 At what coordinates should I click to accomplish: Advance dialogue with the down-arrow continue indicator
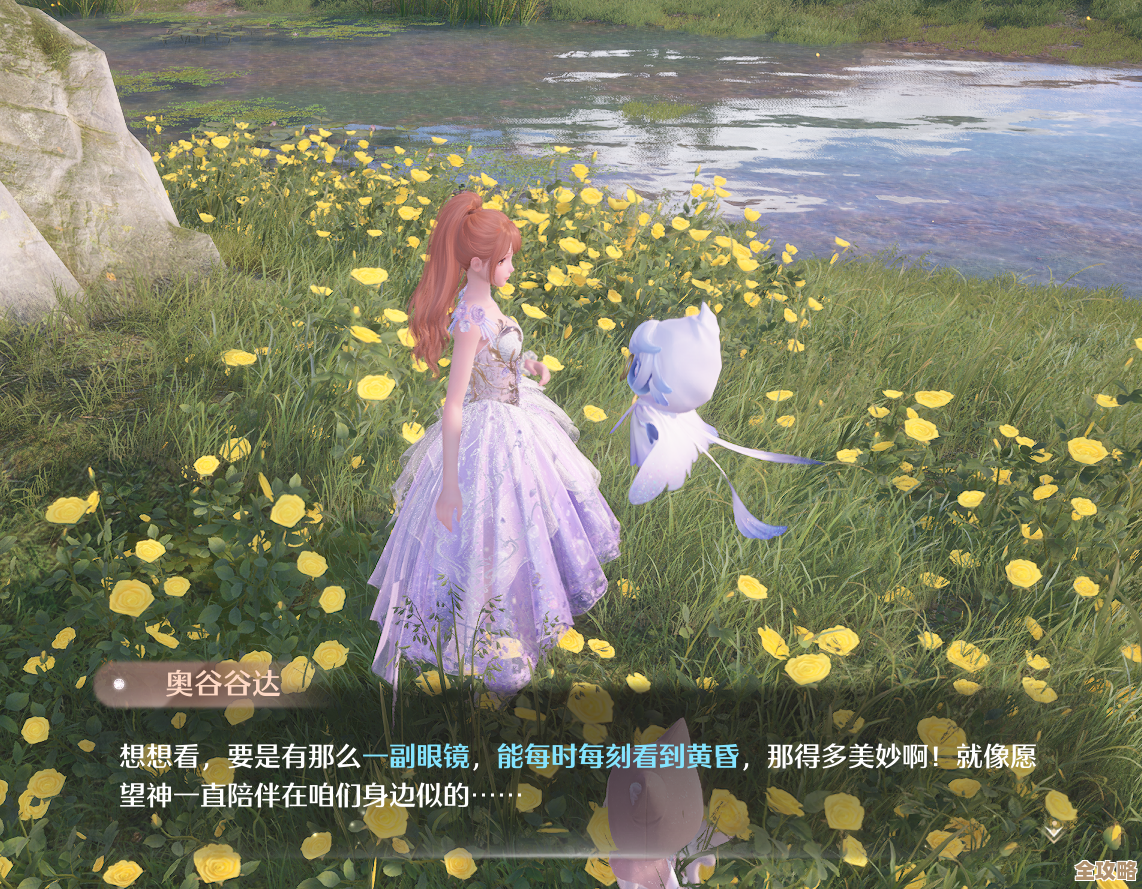1053,831
